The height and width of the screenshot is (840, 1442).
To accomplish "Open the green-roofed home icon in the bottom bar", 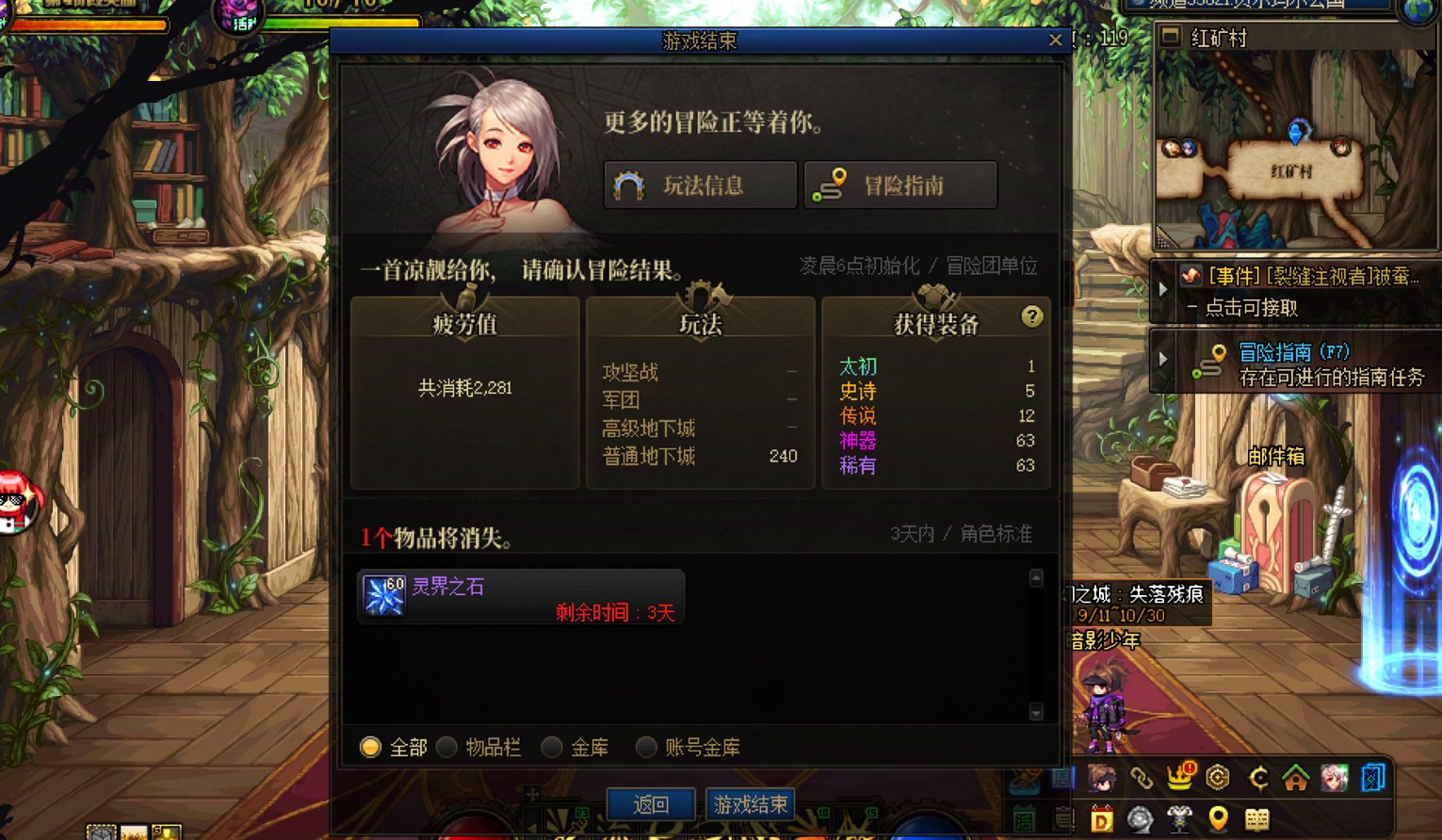I will click(x=1295, y=778).
